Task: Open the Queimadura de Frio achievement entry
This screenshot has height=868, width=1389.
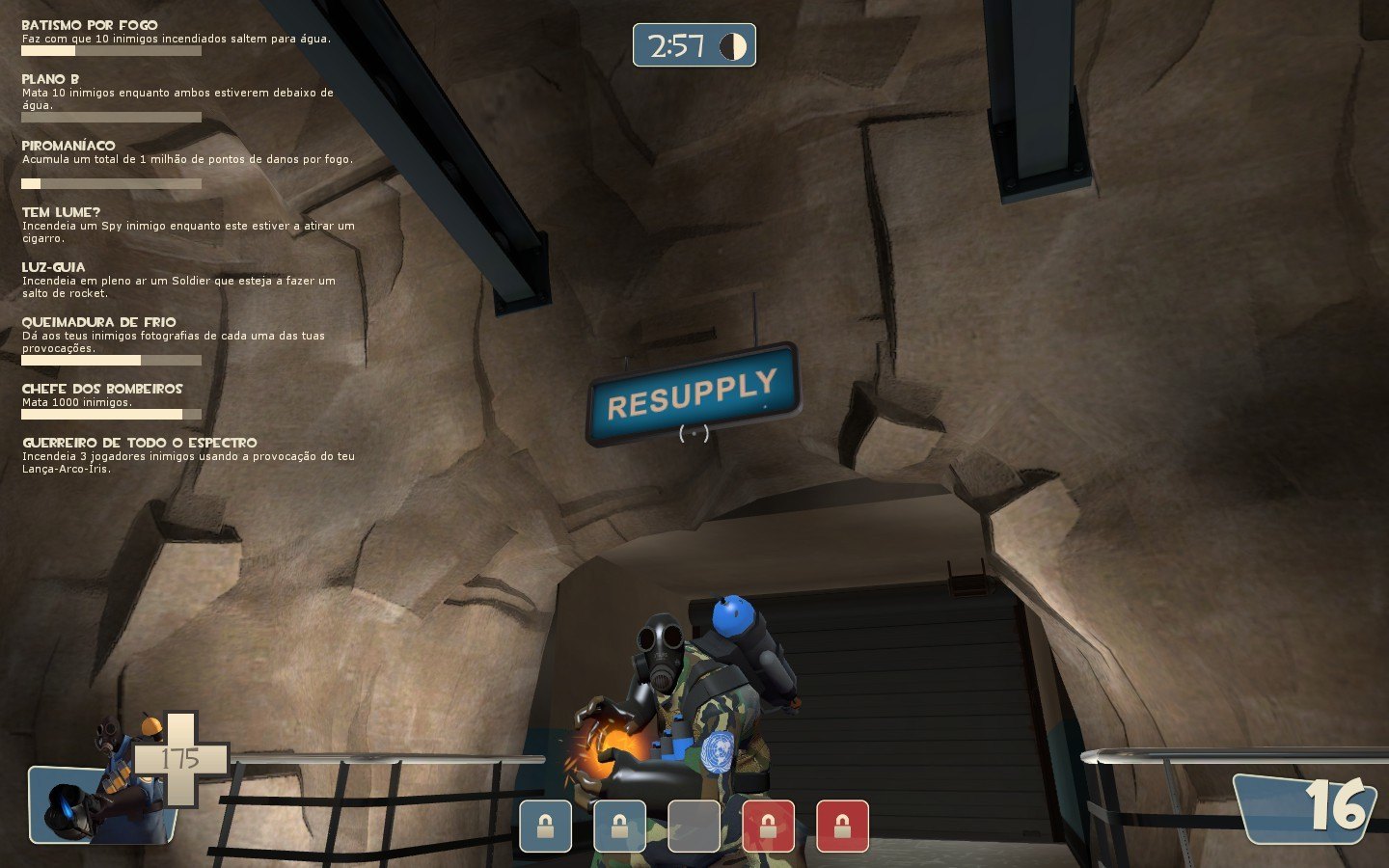Action: (99, 322)
